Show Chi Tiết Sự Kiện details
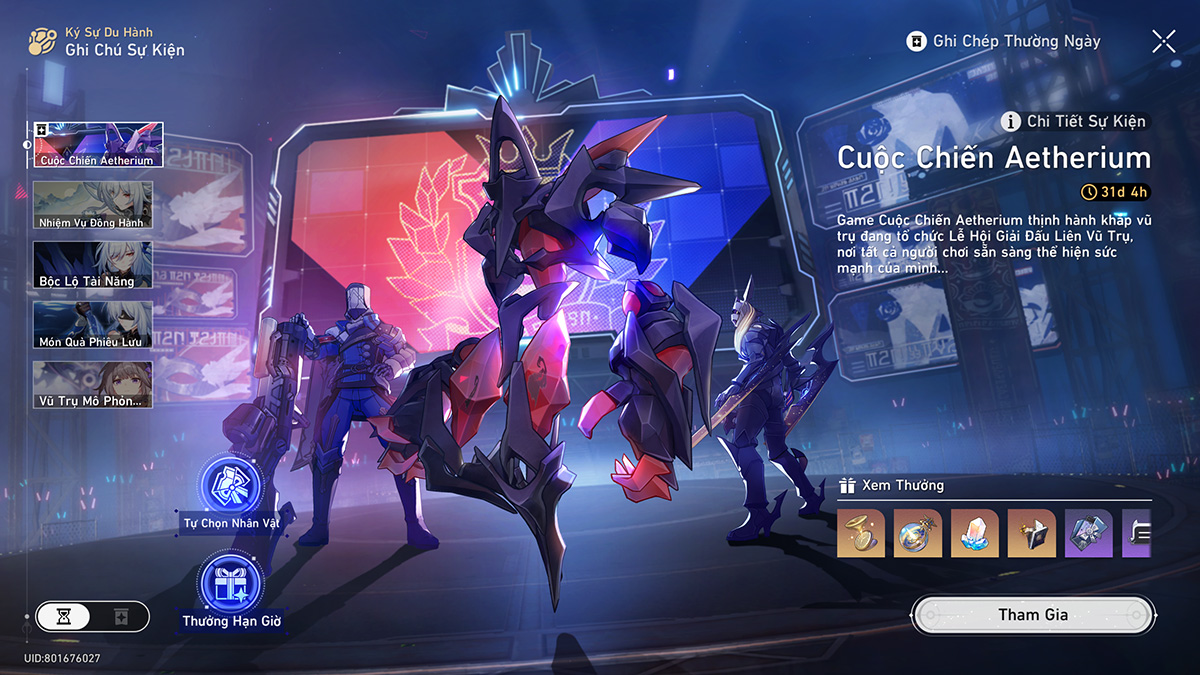 coord(1075,122)
